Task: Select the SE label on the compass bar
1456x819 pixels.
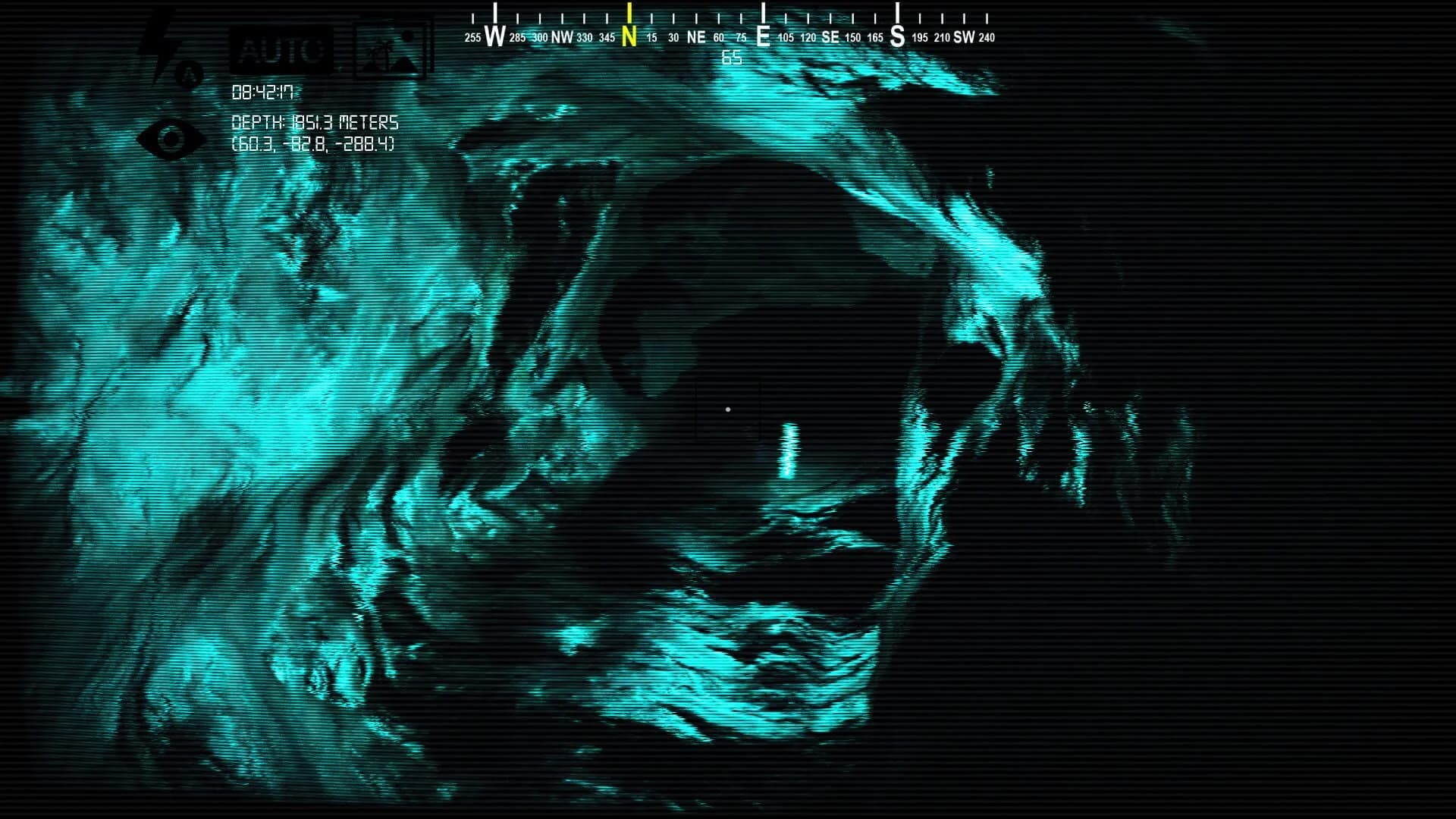Action: point(830,36)
